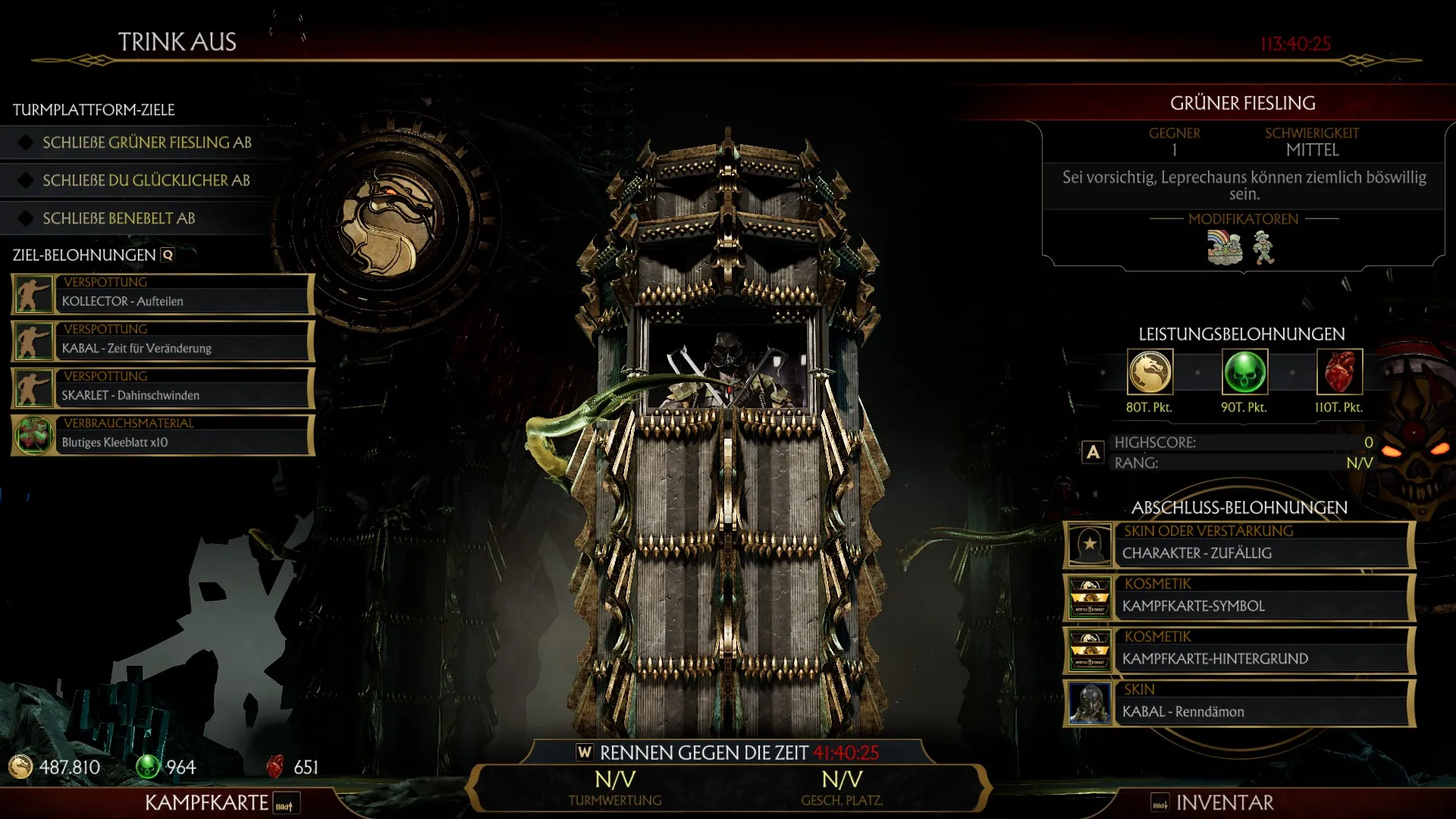Select the green soul 90T reward icon
This screenshot has height=819, width=1456.
tap(1244, 372)
